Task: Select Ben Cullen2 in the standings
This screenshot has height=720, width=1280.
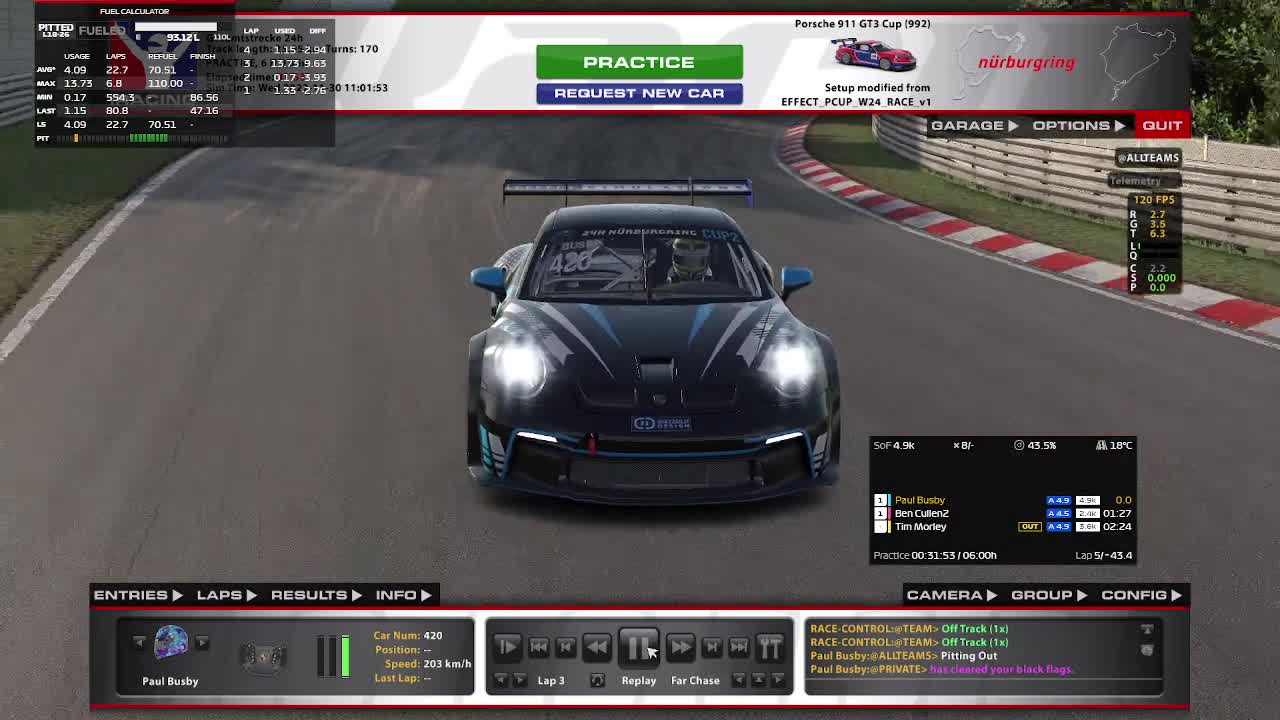Action: [921, 513]
